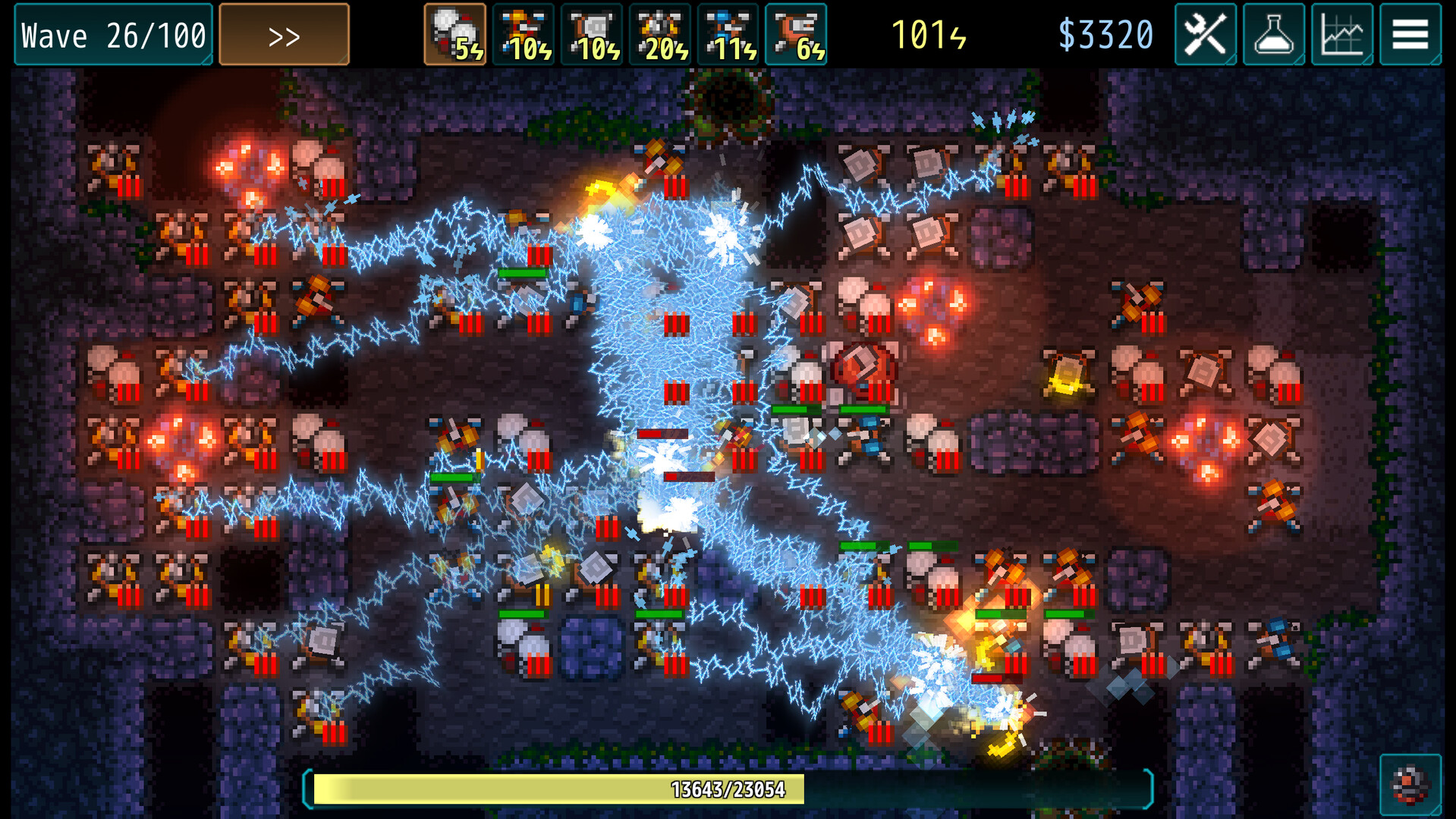Select the blue soldier unit costing 11
The width and height of the screenshot is (1456, 819).
[728, 34]
